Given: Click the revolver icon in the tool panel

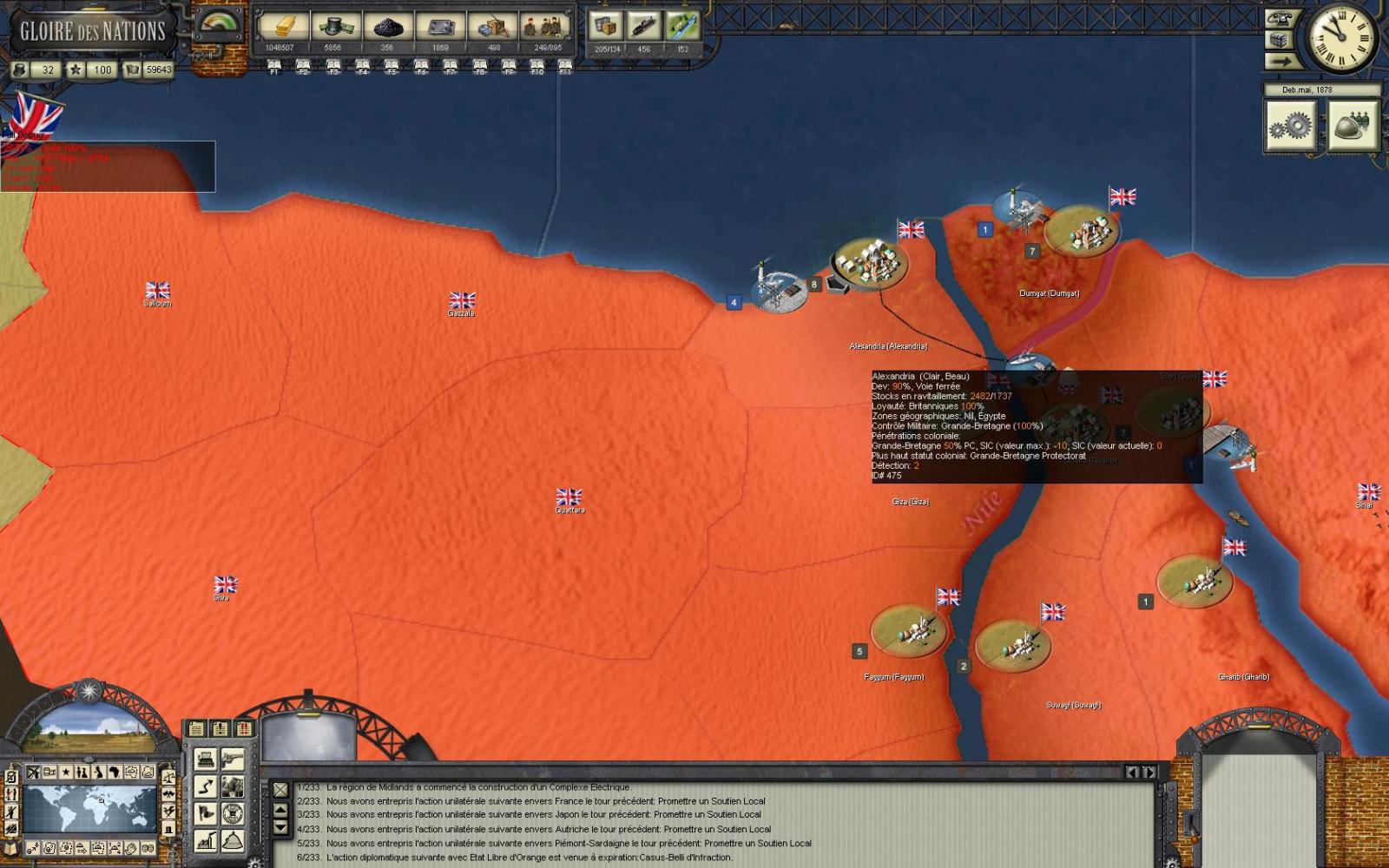Looking at the screenshot, I should [x=233, y=759].
